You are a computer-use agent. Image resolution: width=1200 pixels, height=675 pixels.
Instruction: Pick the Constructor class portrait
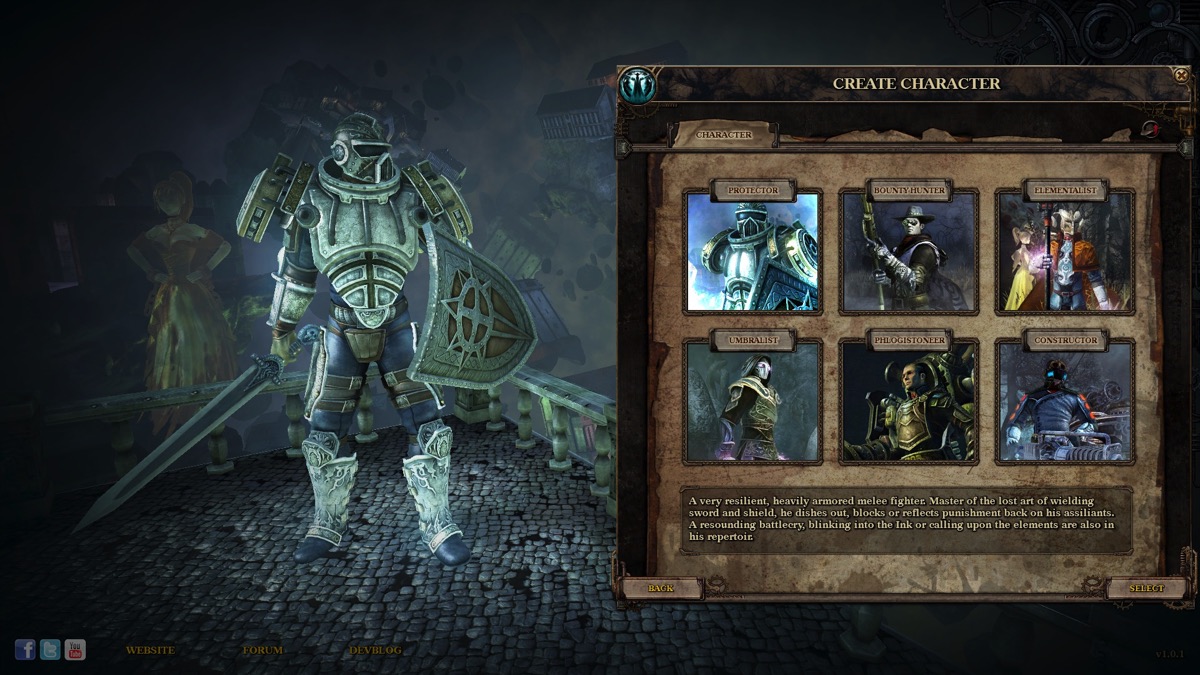click(1065, 402)
